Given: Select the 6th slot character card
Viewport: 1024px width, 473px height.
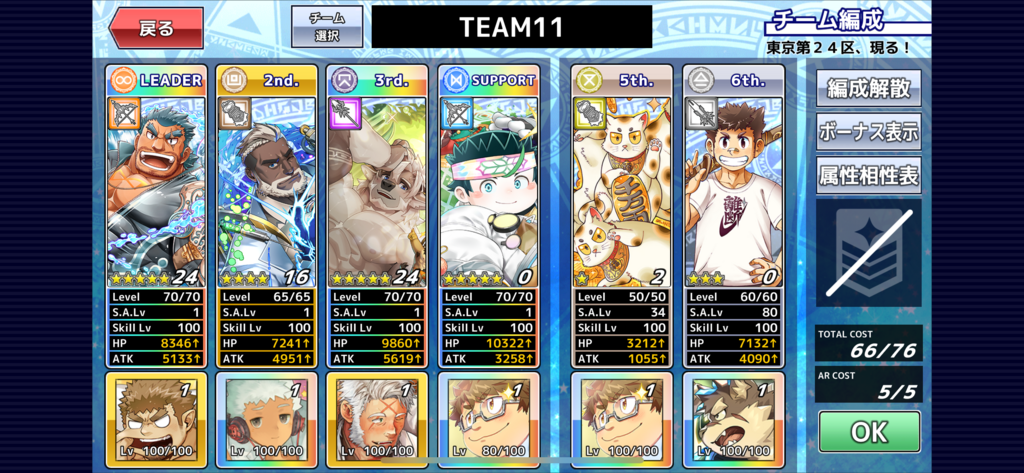Looking at the screenshot, I should point(733,190).
